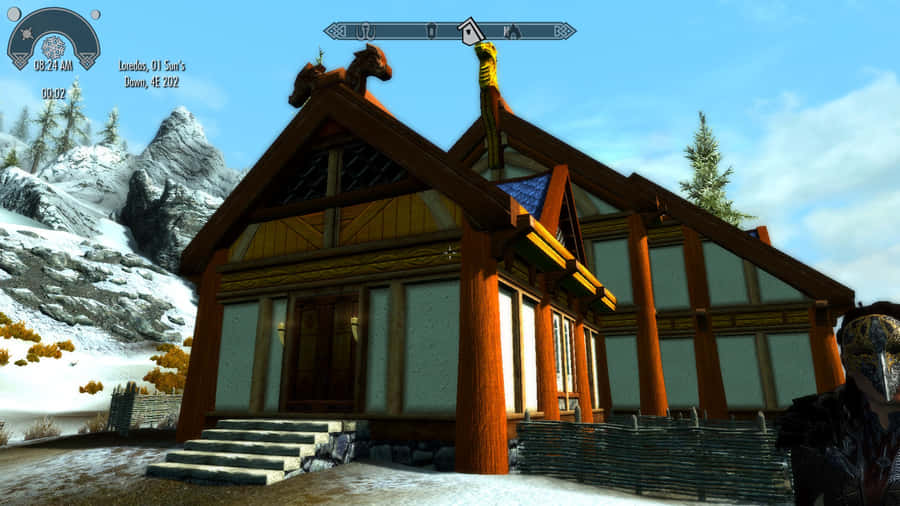The width and height of the screenshot is (900, 506).
Task: Click the snowflake weather icon under the arc
Action: [53, 47]
